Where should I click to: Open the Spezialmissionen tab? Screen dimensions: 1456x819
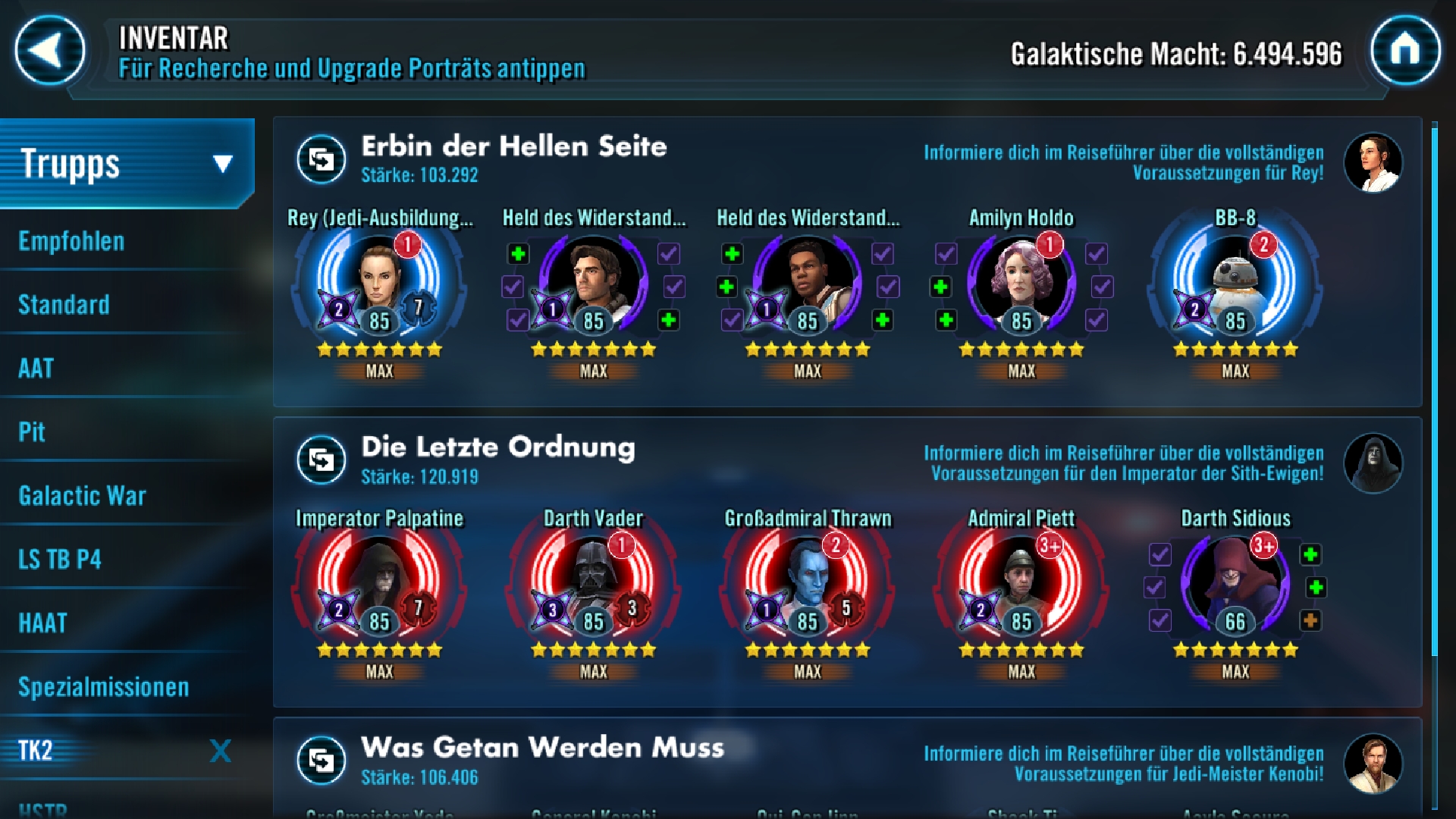coord(103,687)
